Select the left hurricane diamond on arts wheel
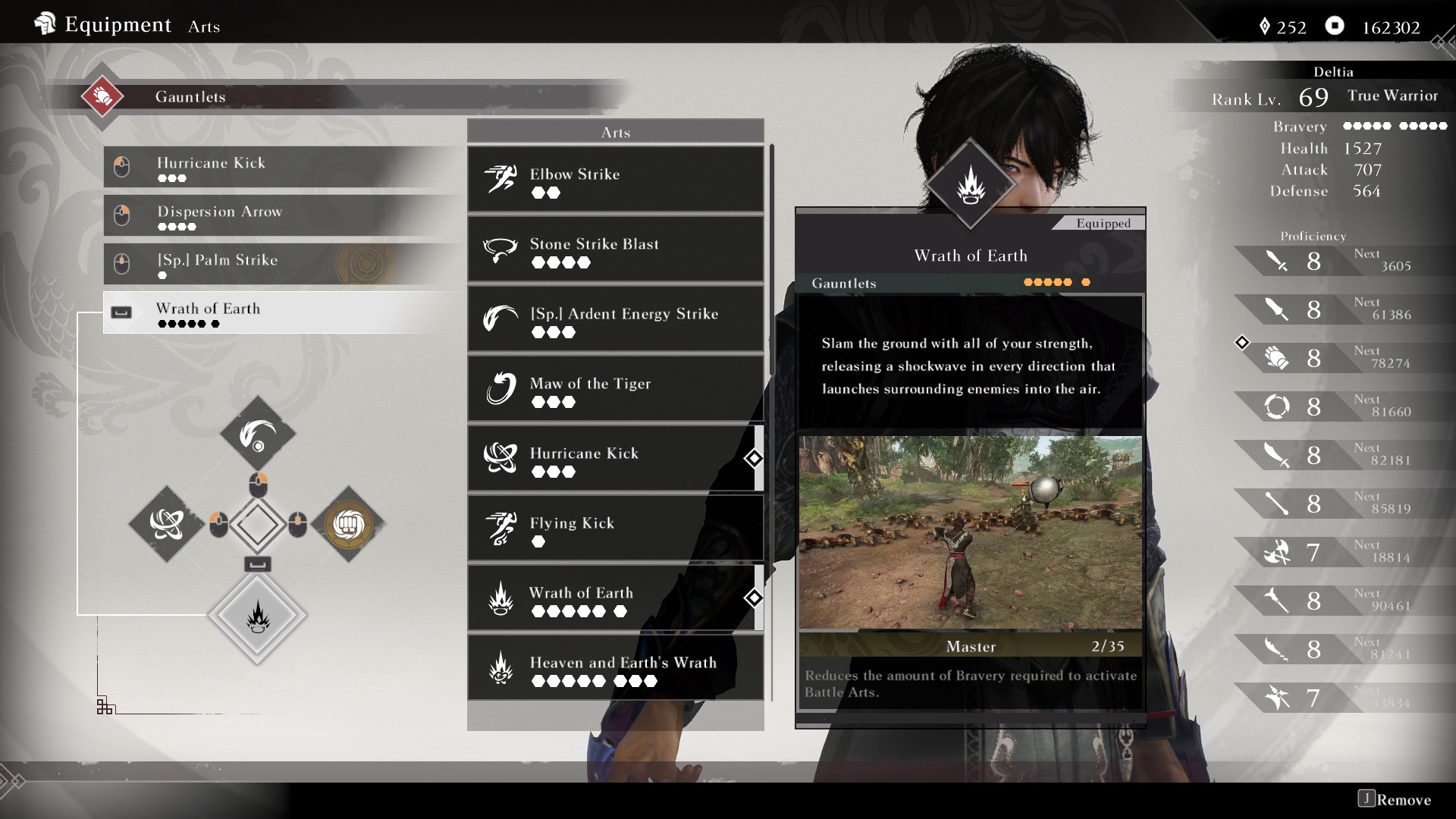The image size is (1456, 819). 167,524
